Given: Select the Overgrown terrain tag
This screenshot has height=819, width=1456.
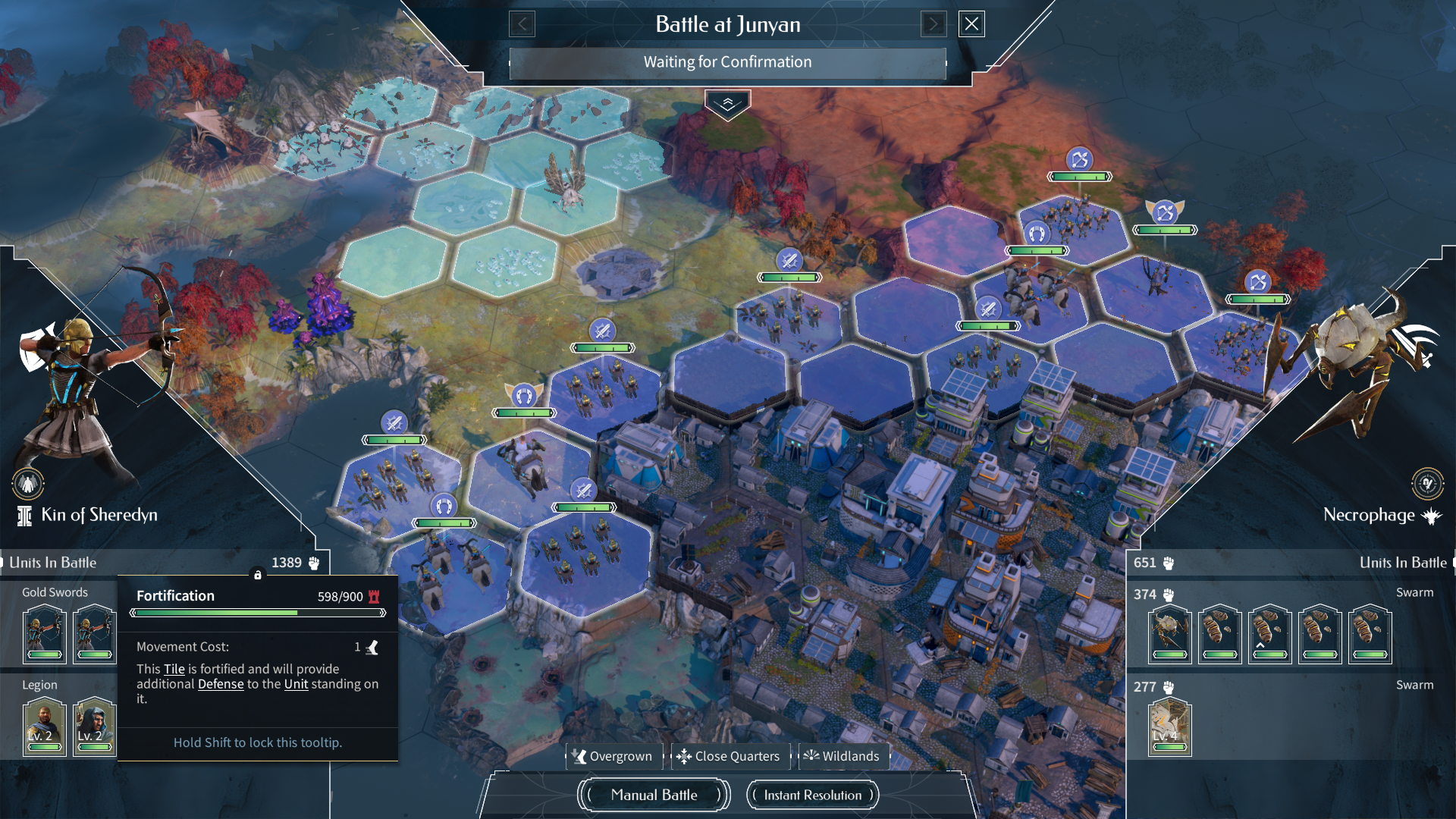Looking at the screenshot, I should (x=613, y=756).
